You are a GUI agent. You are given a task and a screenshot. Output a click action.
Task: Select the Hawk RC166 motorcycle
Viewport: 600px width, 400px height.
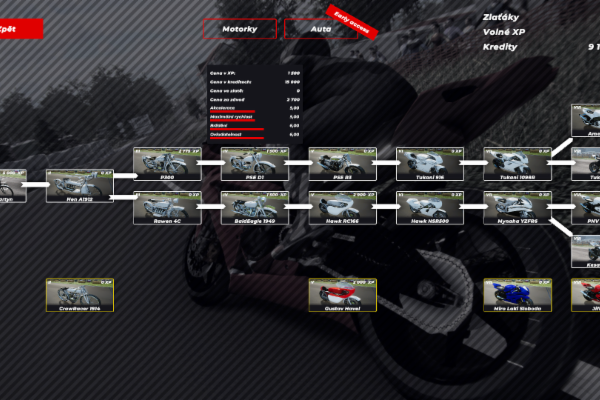[x=342, y=207]
